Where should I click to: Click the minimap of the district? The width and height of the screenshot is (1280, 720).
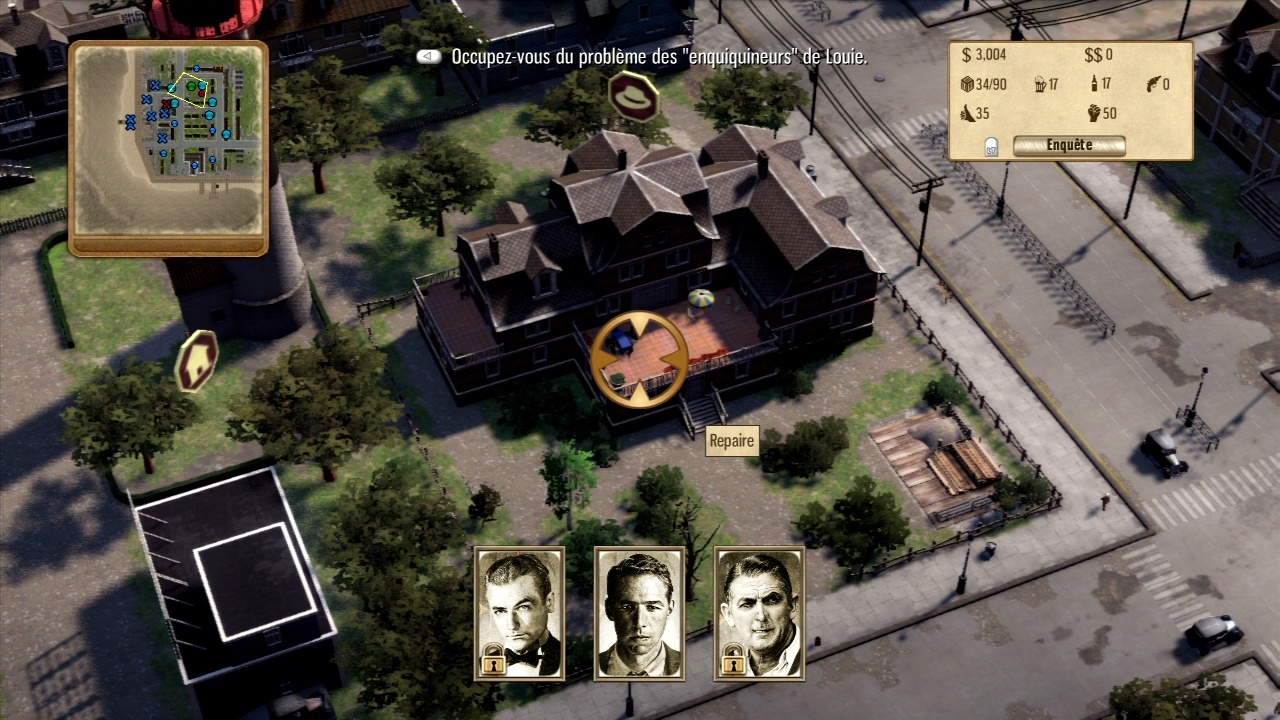(x=168, y=139)
